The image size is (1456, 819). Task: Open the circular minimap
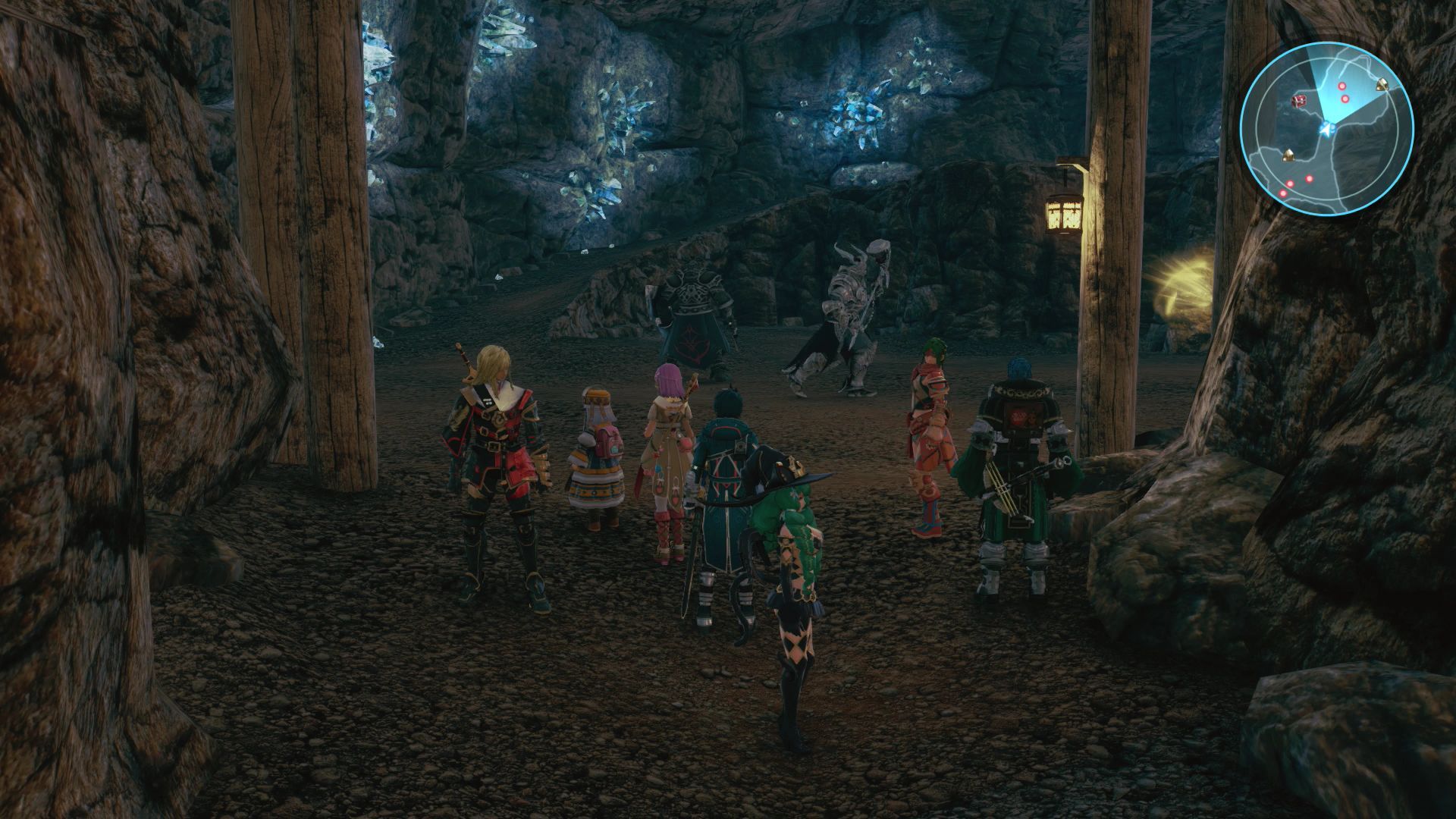1326,130
